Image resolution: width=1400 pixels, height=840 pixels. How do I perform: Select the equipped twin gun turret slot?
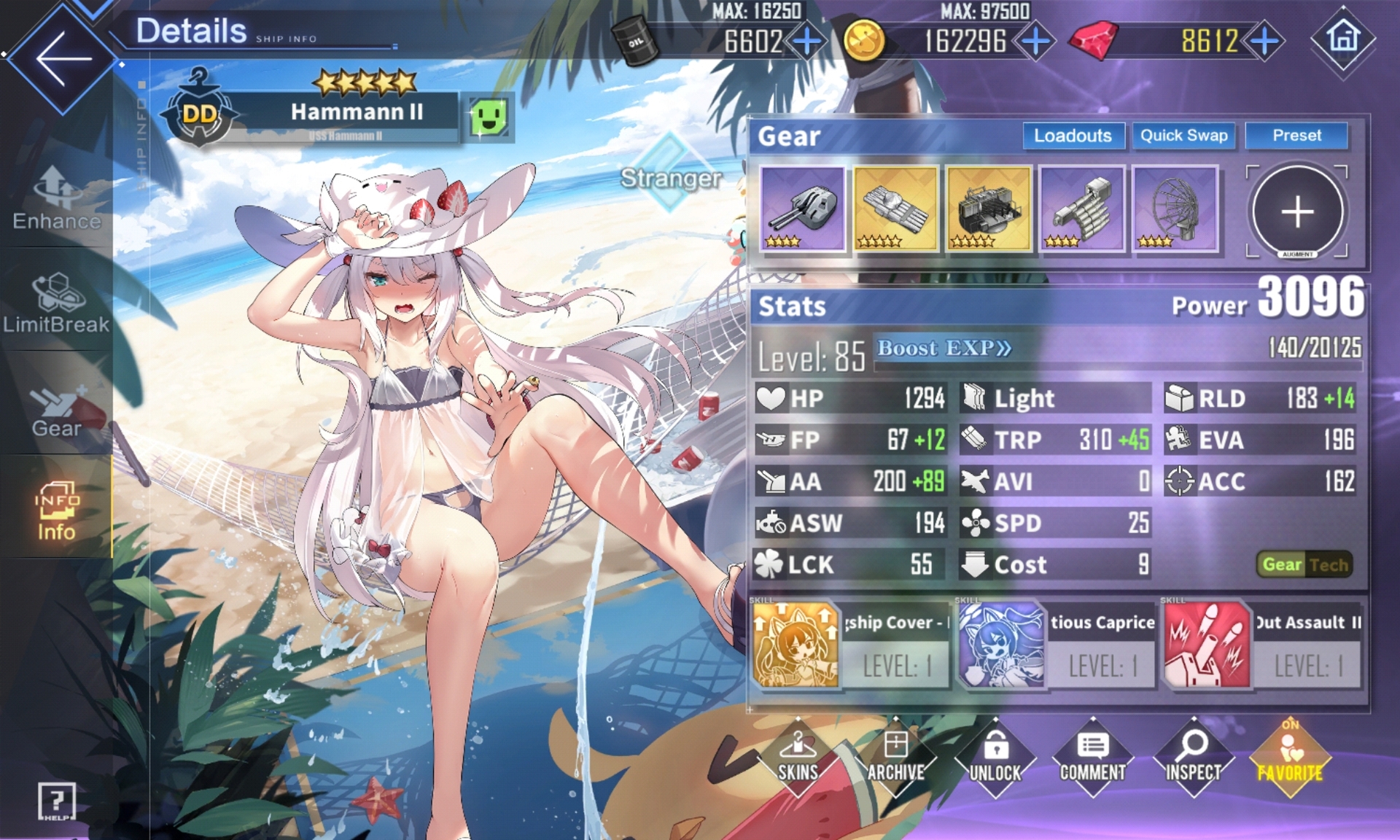click(802, 209)
